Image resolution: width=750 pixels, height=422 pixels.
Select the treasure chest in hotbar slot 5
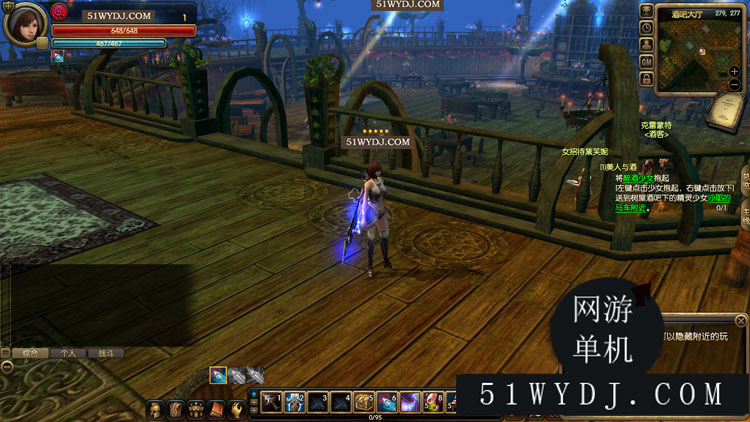click(x=365, y=403)
